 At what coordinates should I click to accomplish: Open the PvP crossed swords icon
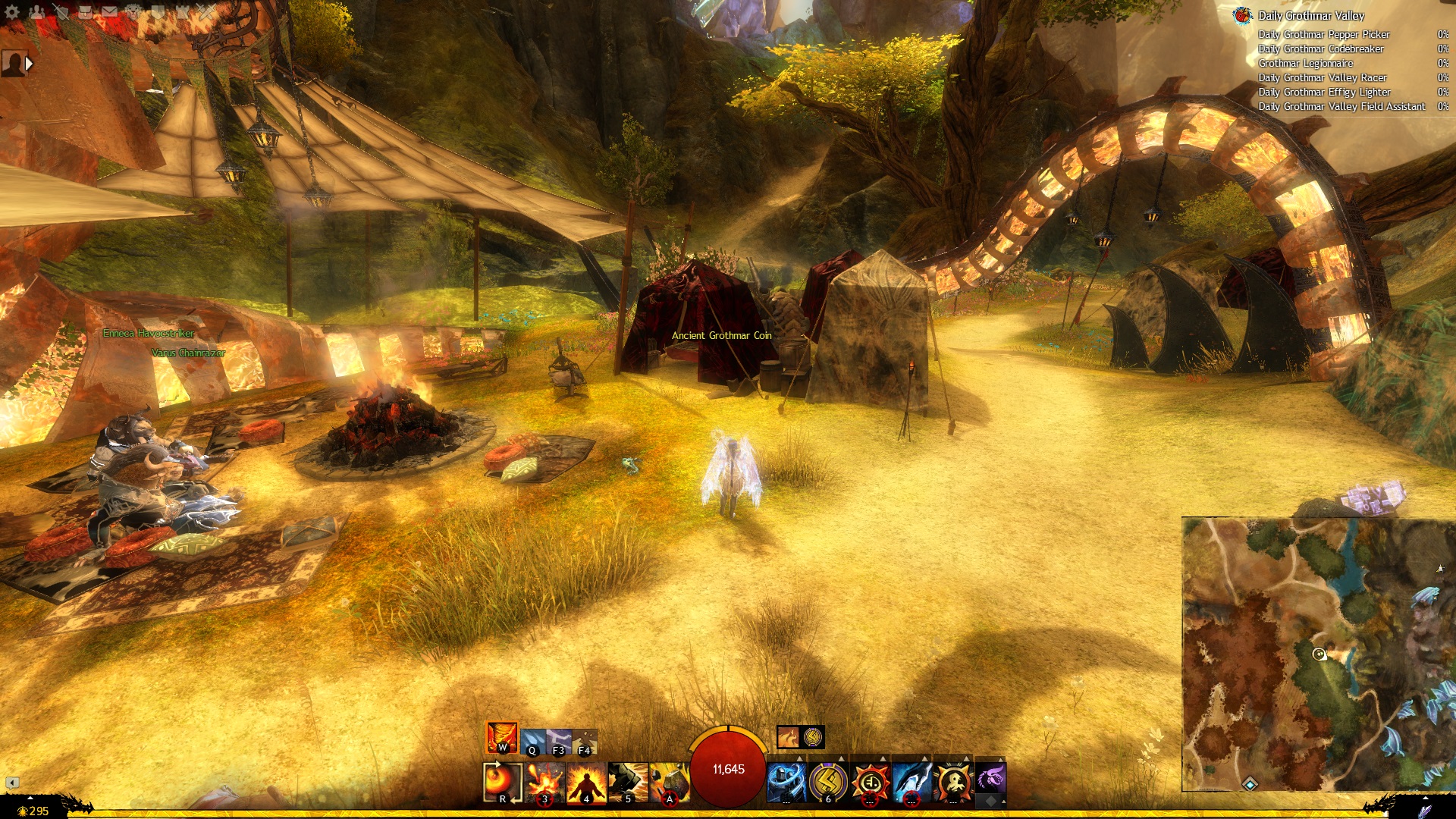pyautogui.click(x=206, y=12)
